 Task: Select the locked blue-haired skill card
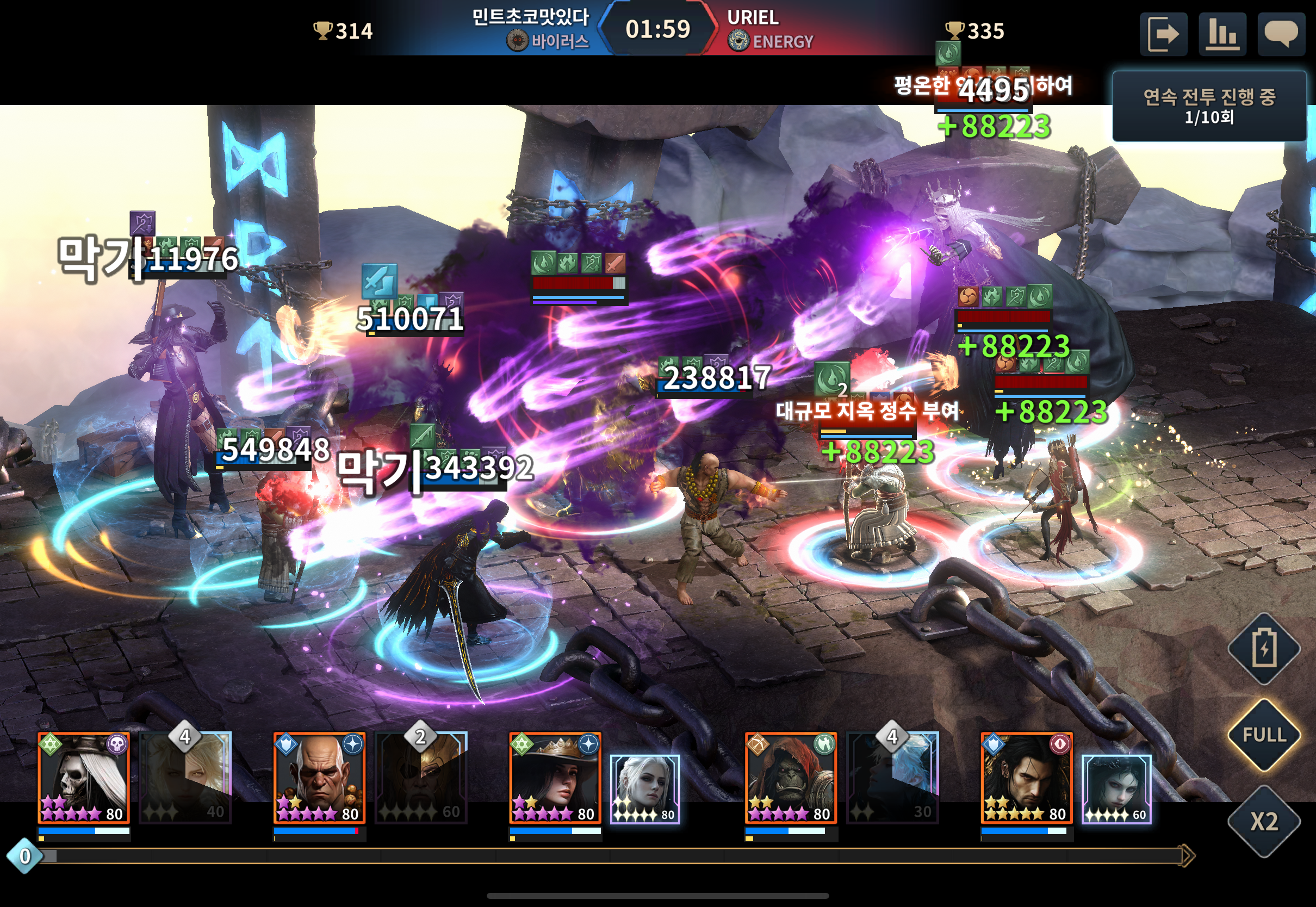893,778
